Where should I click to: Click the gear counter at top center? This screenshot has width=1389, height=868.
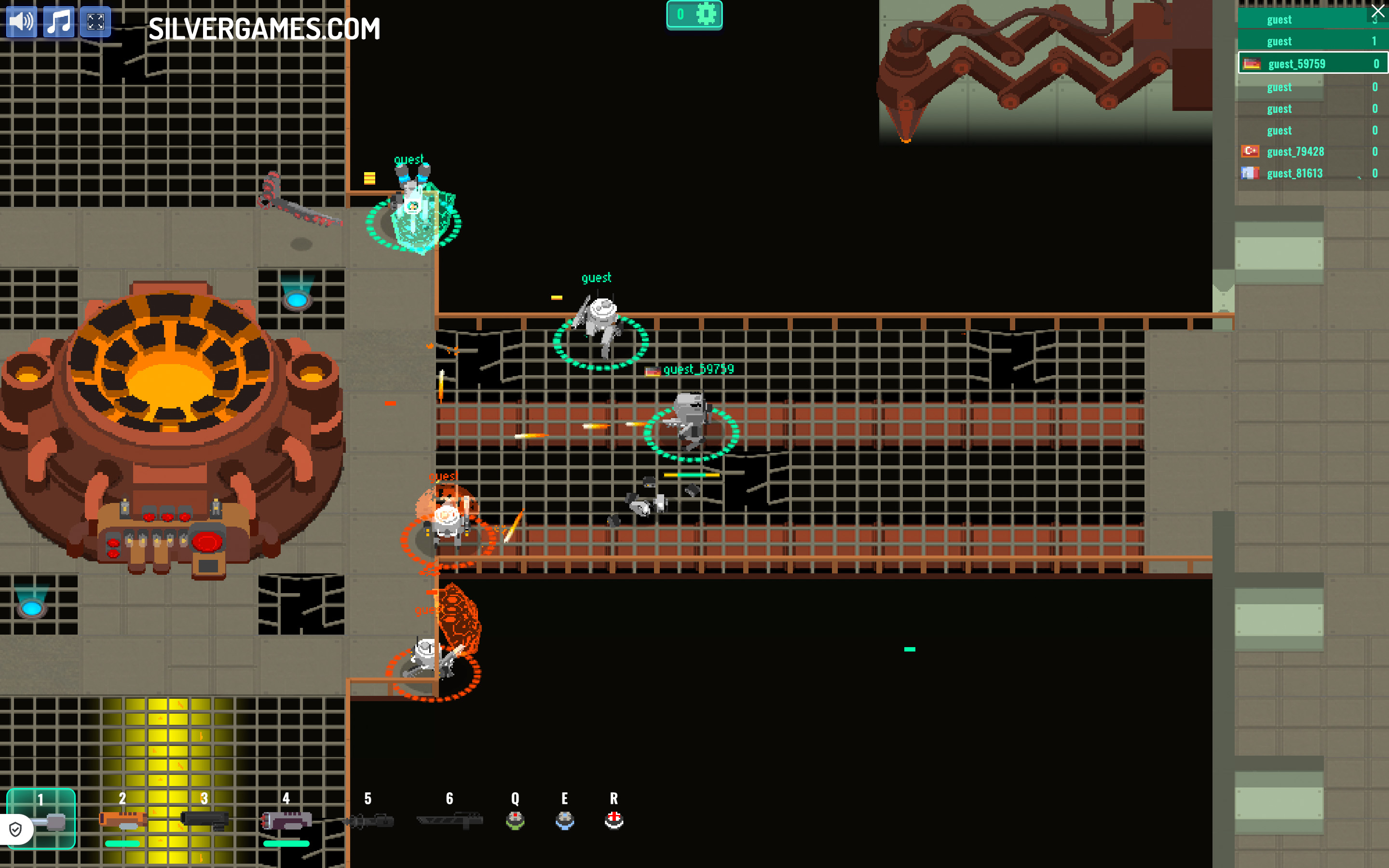point(694,14)
